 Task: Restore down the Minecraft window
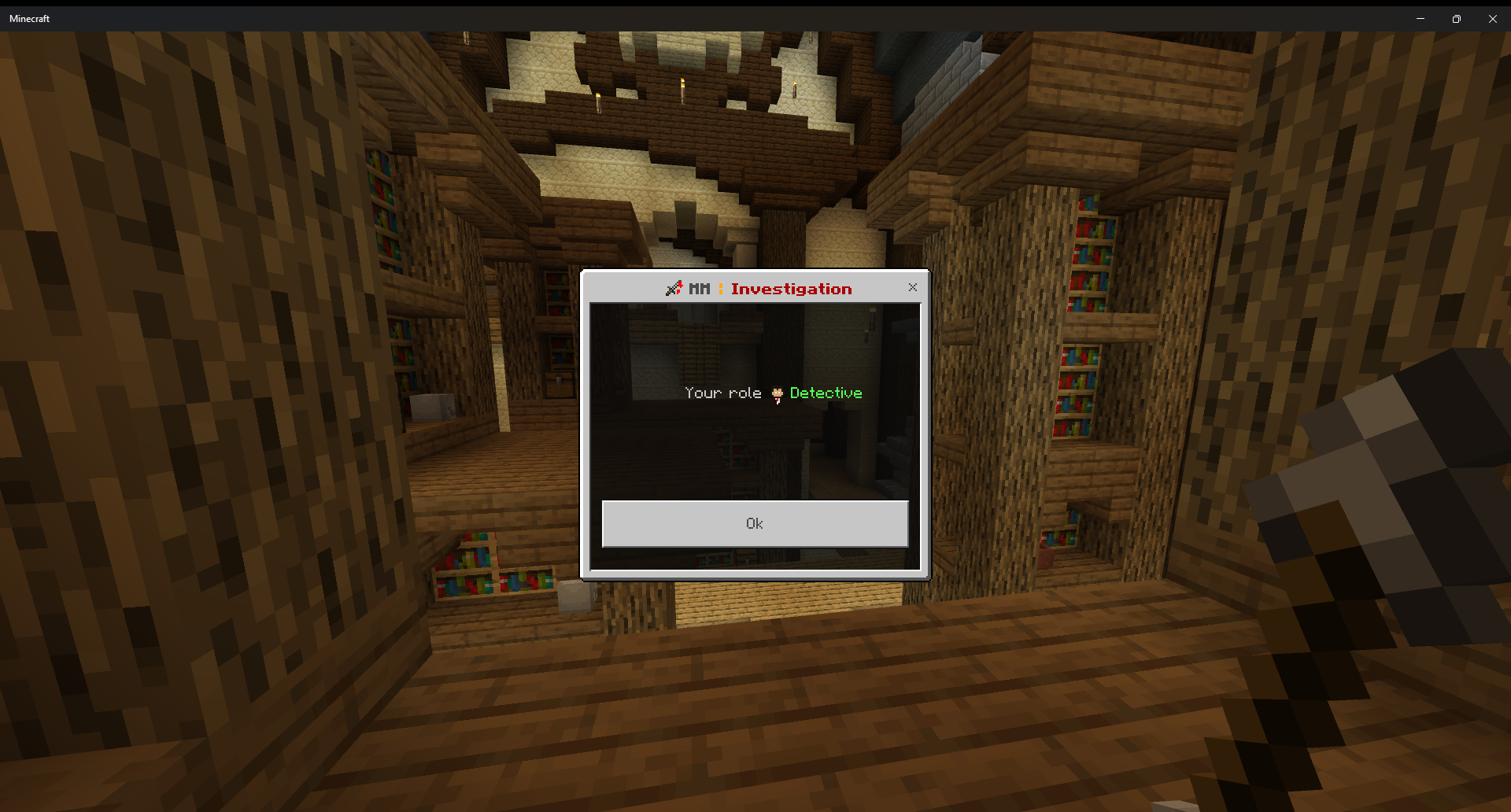pyautogui.click(x=1456, y=18)
